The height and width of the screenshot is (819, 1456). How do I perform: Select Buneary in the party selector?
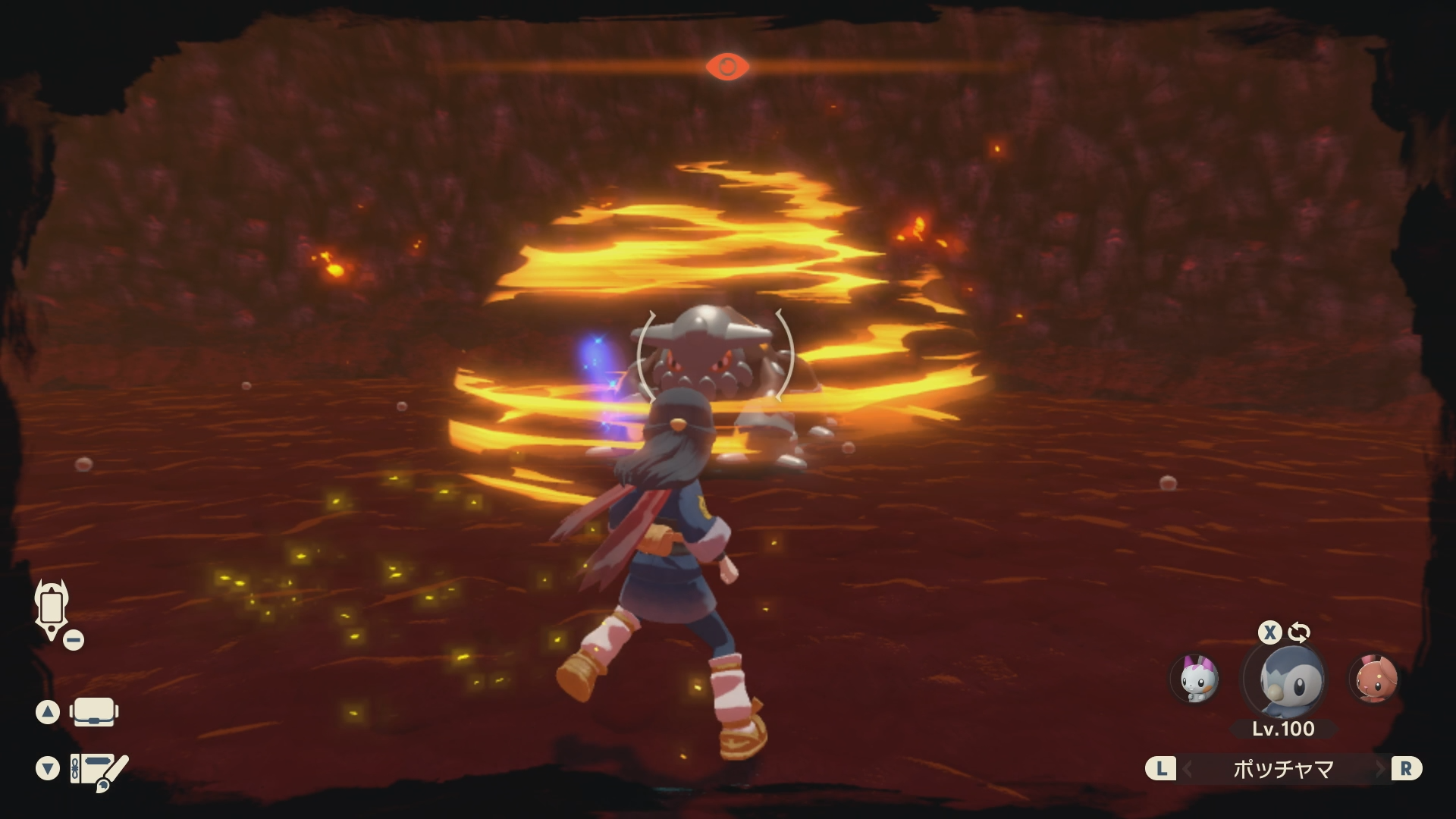coord(1373,679)
